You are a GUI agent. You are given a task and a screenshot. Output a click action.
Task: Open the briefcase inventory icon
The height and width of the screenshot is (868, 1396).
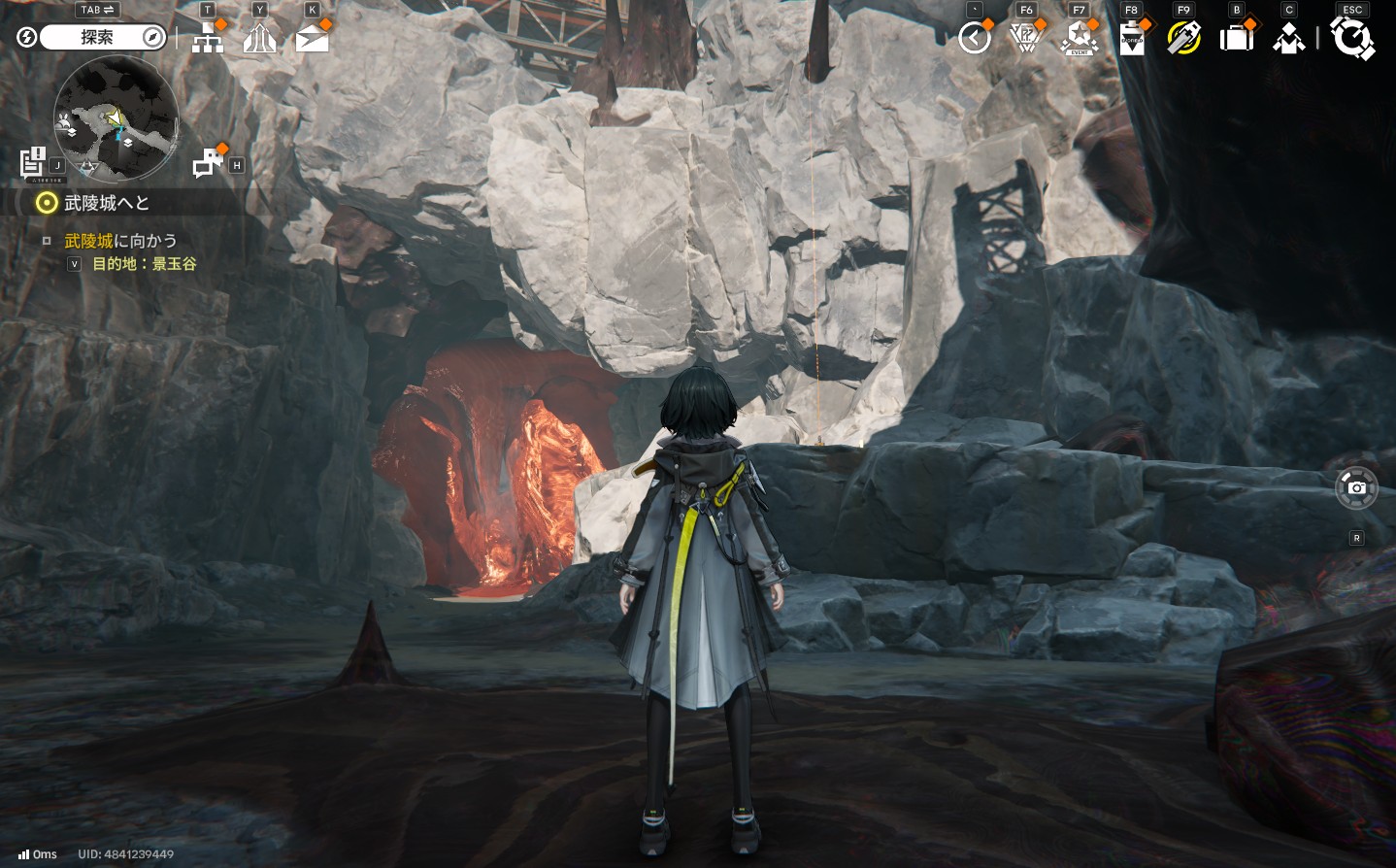pyautogui.click(x=1237, y=39)
